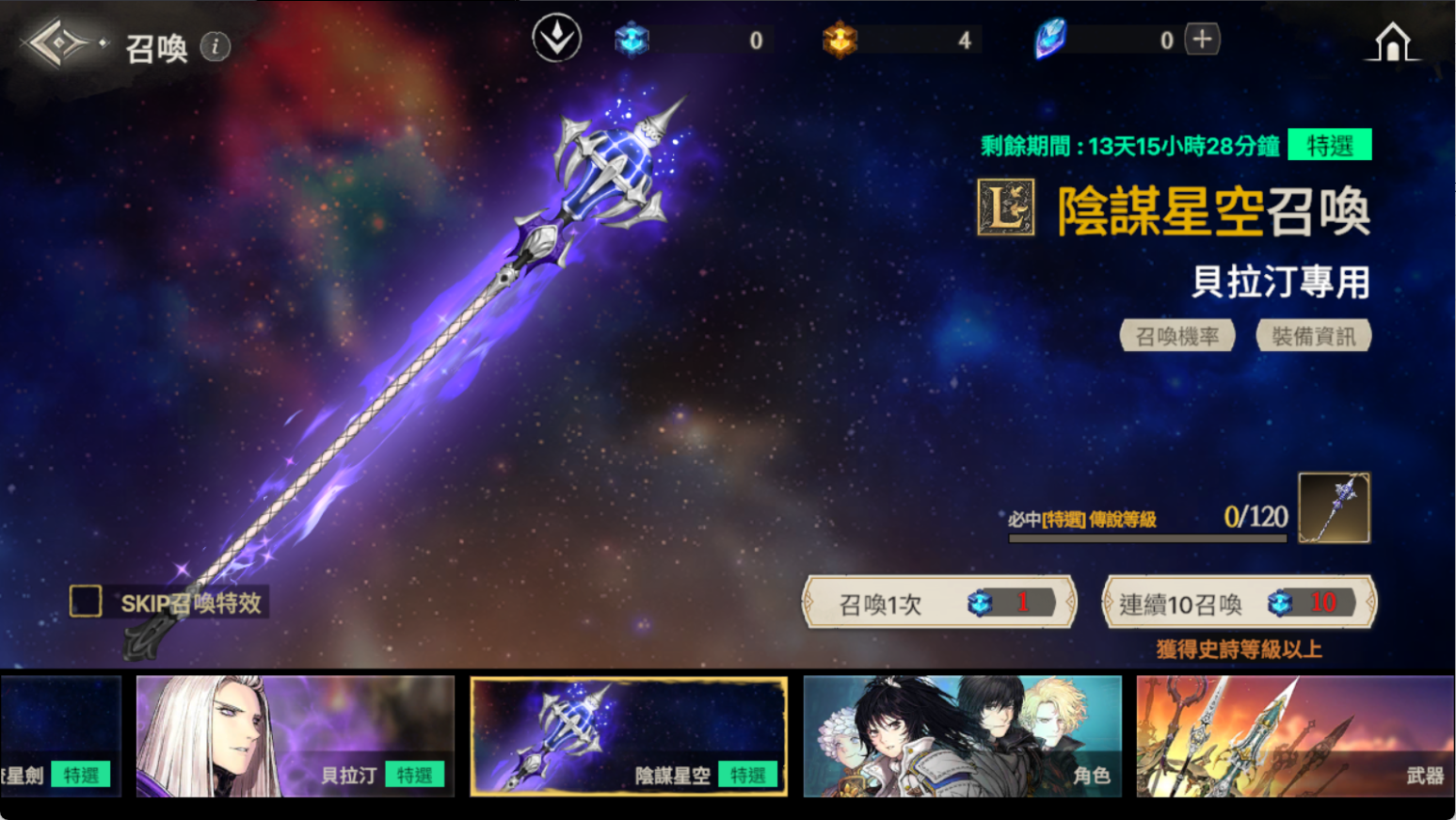Switch to the 武器 weapon banner
The image size is (1456, 820).
tap(1294, 736)
